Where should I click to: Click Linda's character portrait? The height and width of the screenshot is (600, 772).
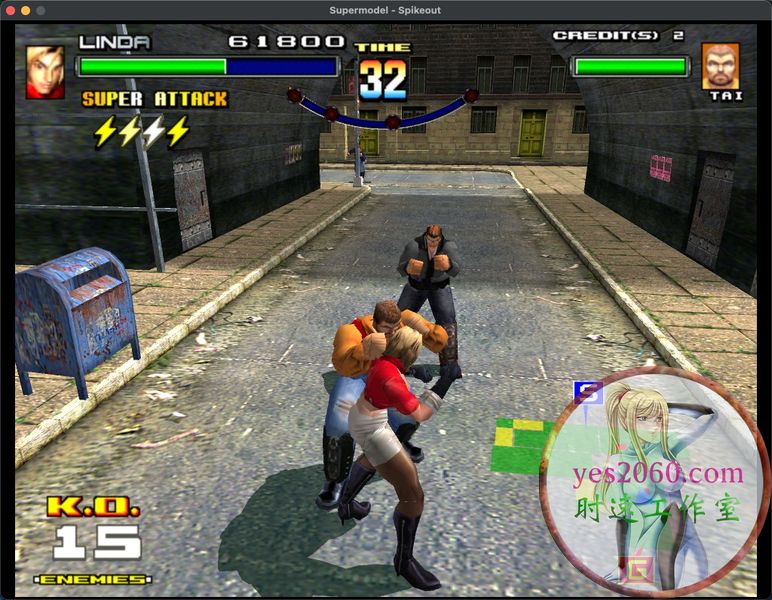pyautogui.click(x=45, y=71)
